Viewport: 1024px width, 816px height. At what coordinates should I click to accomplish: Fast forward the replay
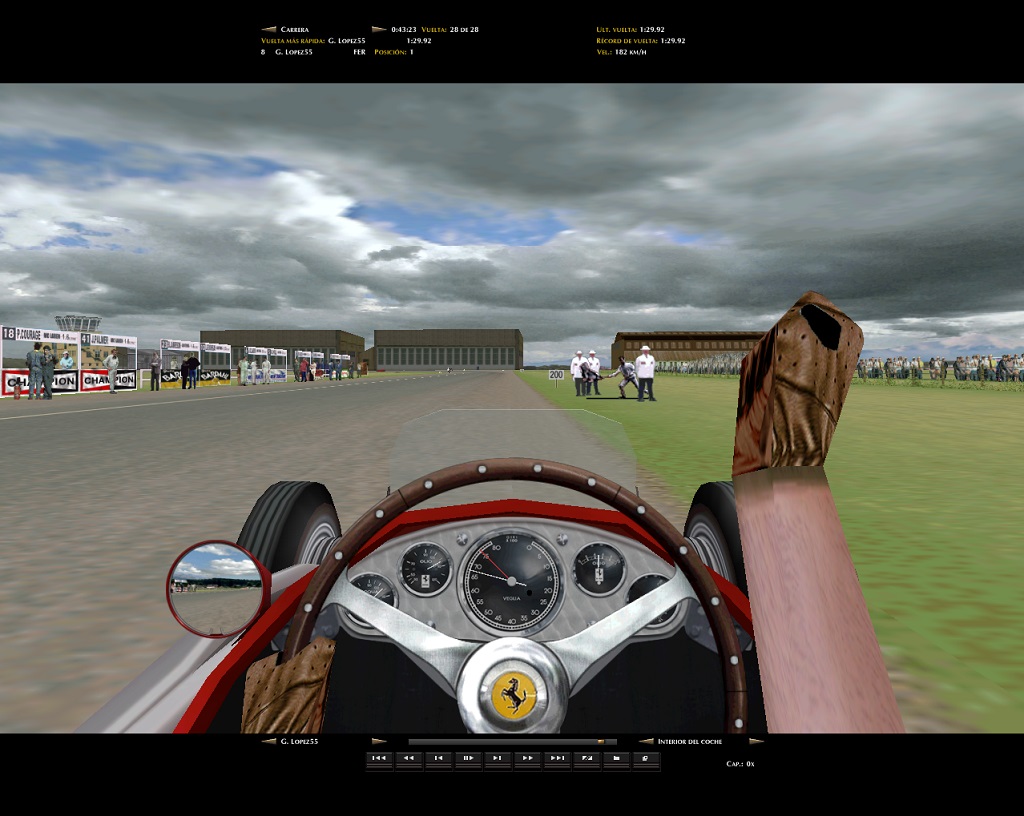(x=527, y=759)
